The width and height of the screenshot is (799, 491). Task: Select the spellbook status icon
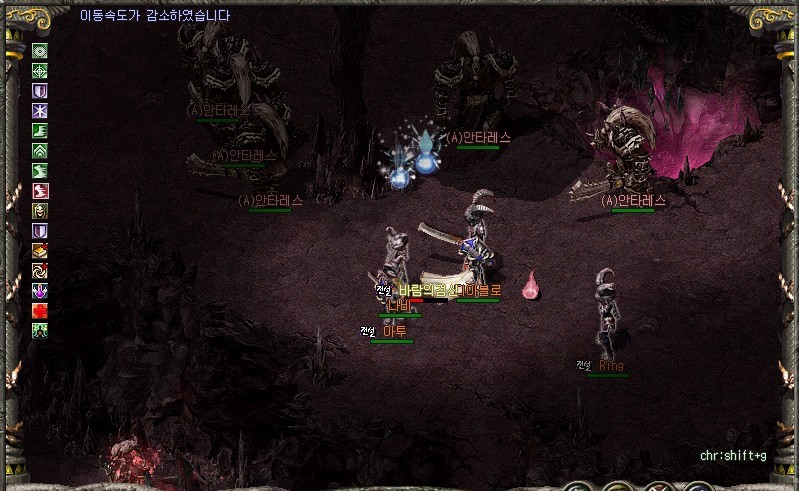(40, 250)
